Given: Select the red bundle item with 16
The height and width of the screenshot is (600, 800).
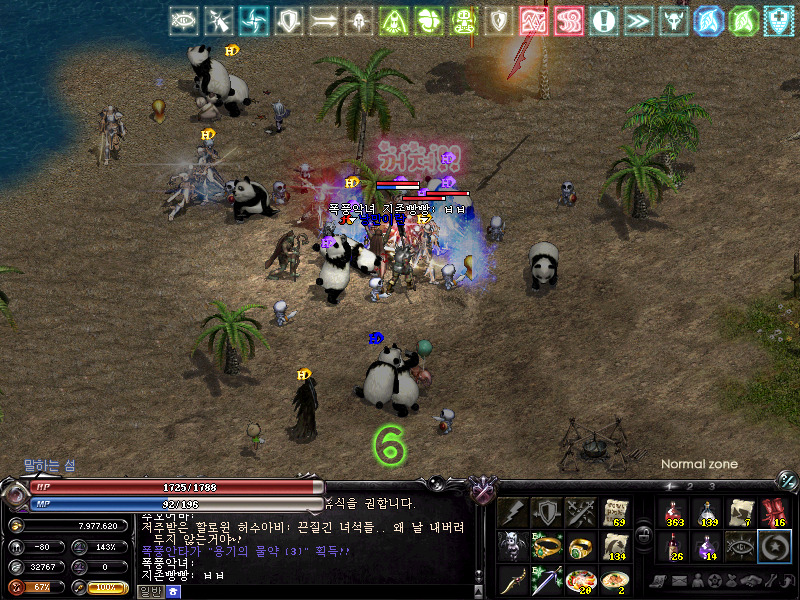Looking at the screenshot, I should tap(774, 512).
